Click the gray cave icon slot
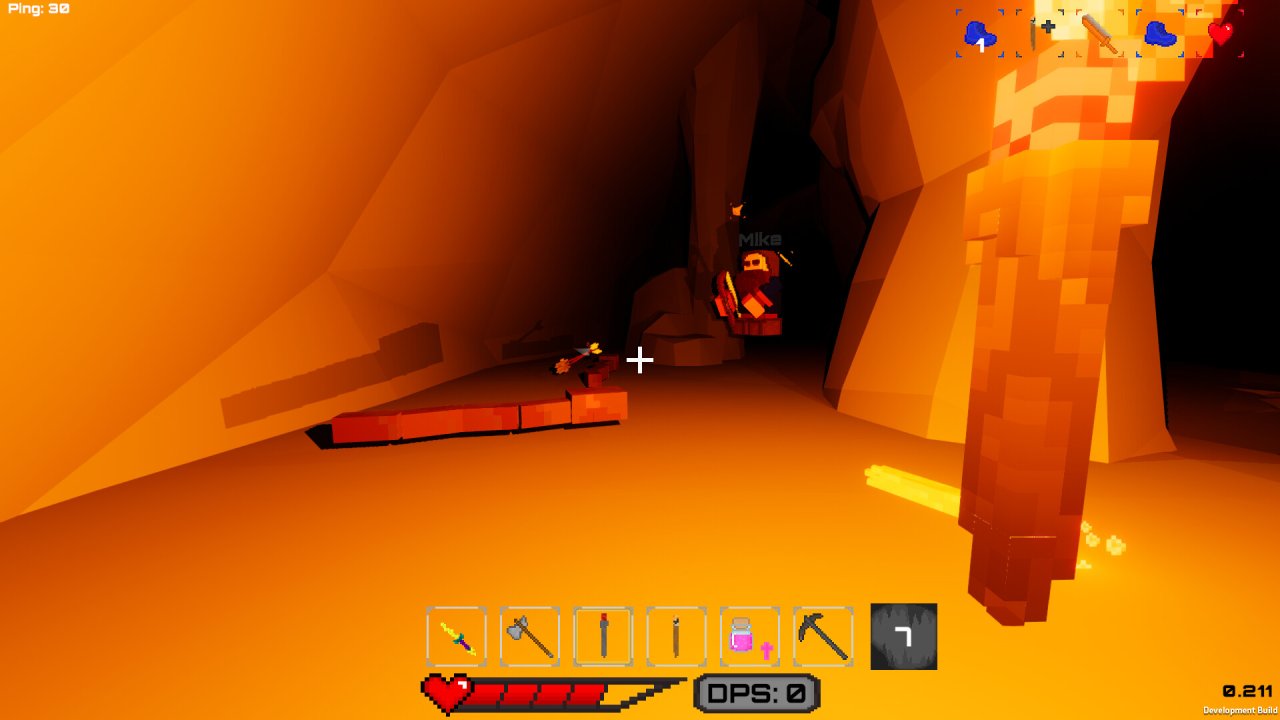This screenshot has width=1280, height=720. pos(904,636)
